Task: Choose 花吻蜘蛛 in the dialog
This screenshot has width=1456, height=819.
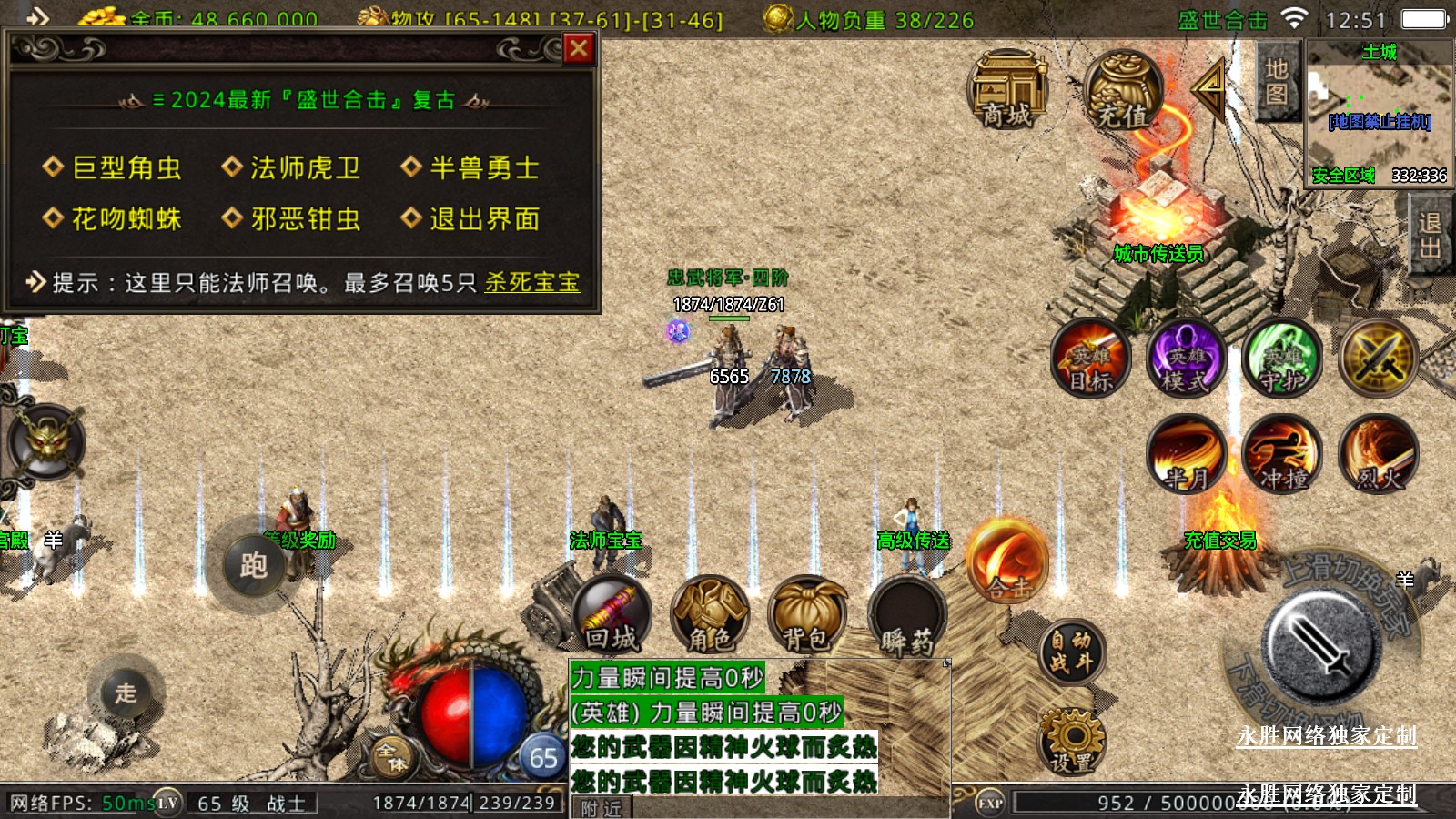Action: (126, 219)
